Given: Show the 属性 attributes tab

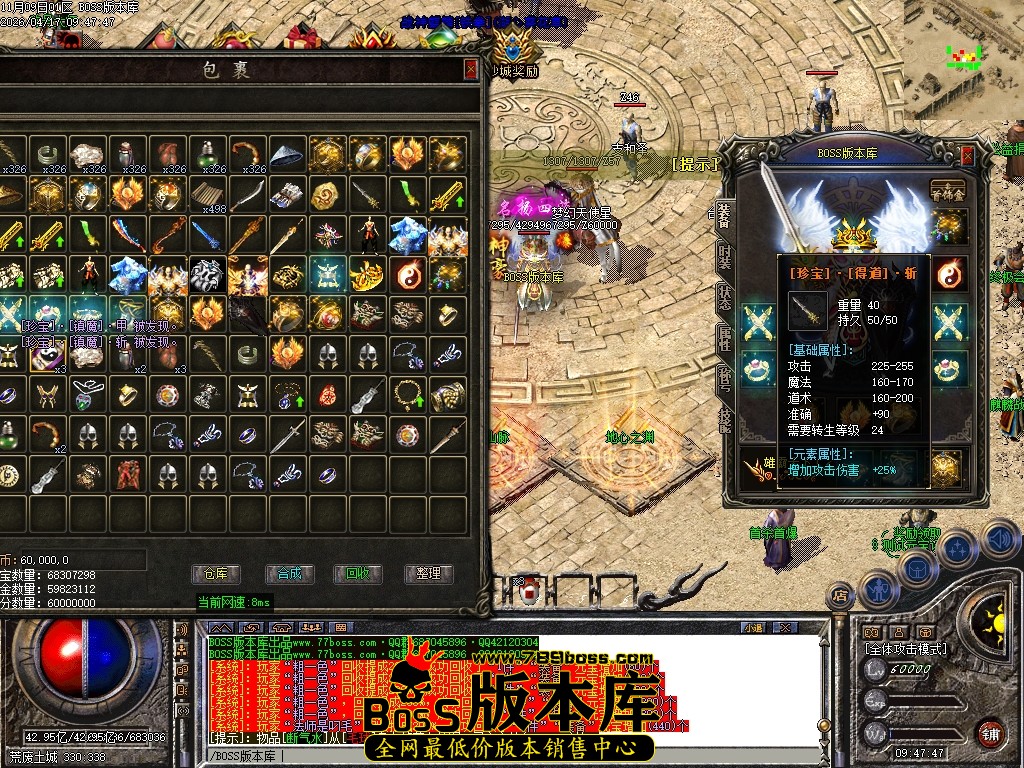Looking at the screenshot, I should pos(724,340).
